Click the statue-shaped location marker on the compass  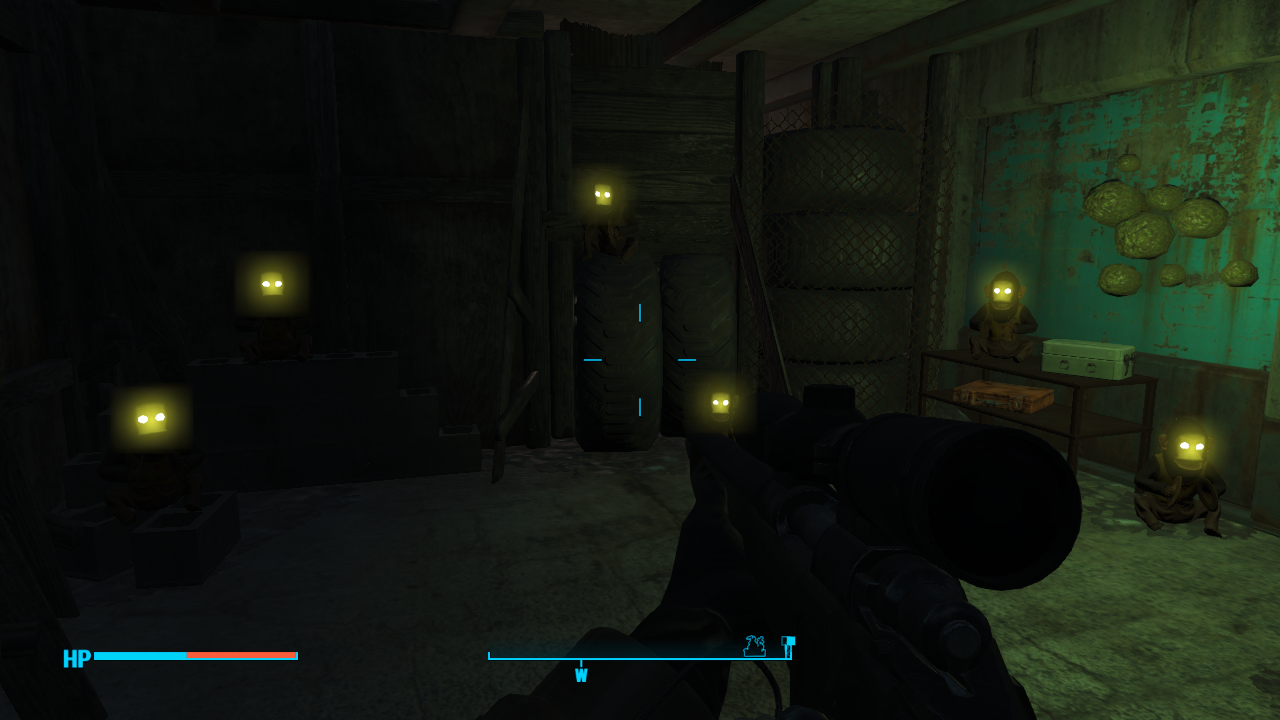click(754, 646)
